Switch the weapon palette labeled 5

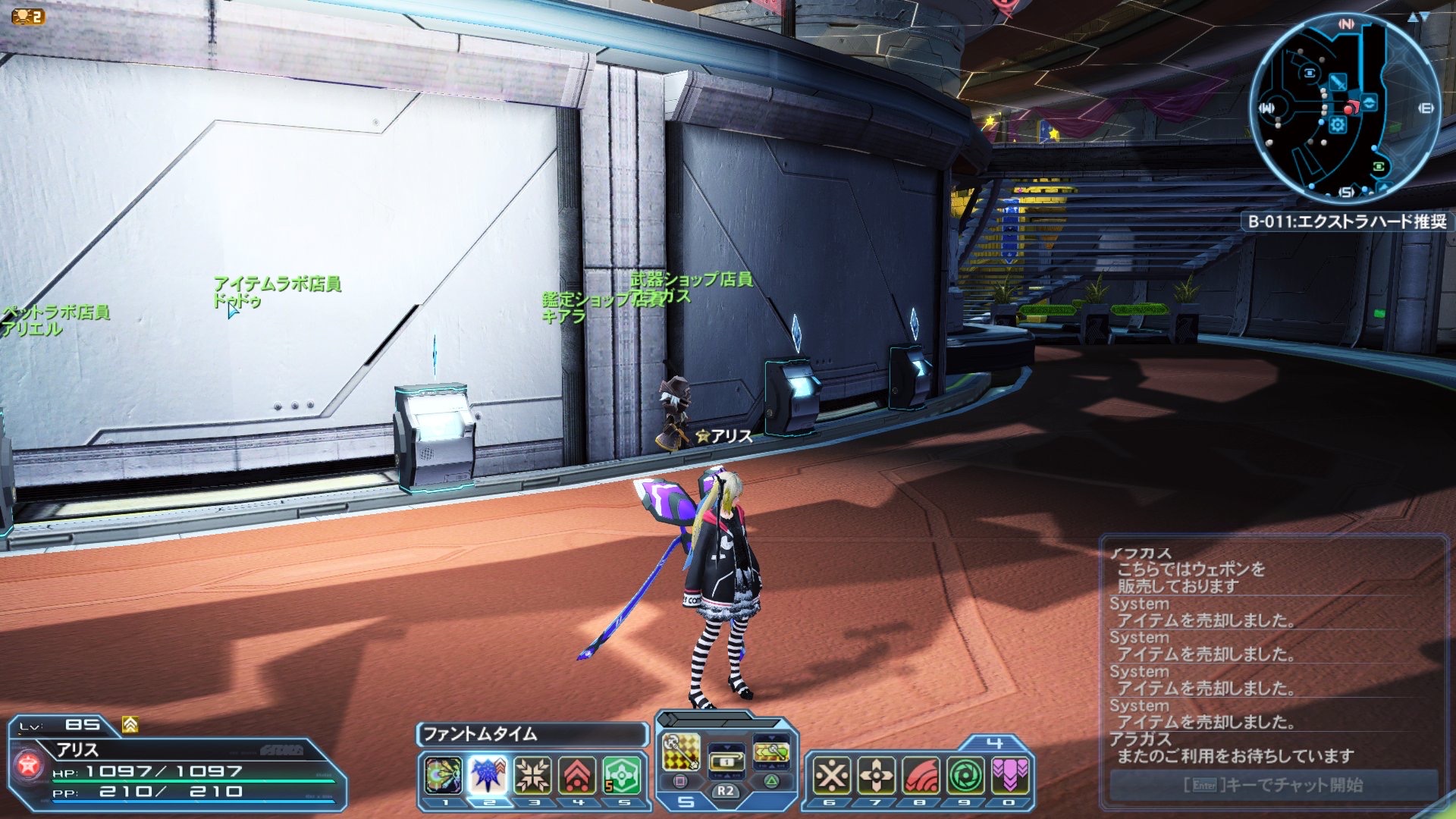(x=686, y=802)
